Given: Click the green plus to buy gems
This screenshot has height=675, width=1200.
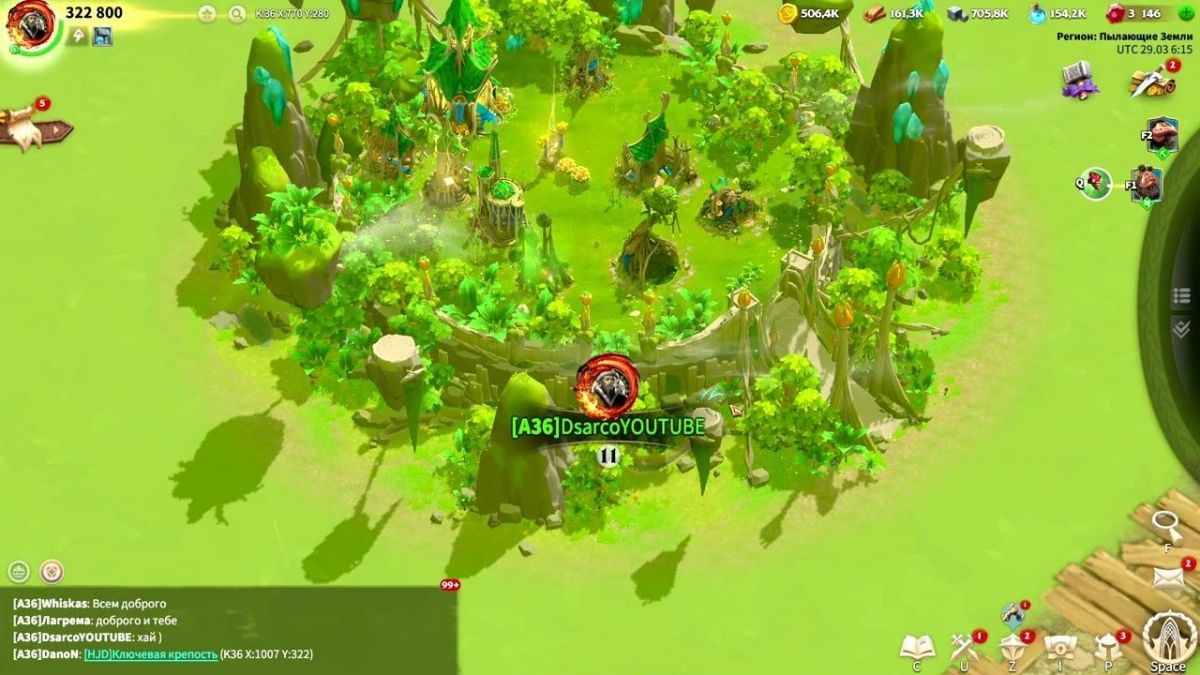Looking at the screenshot, I should pos(1188,13).
